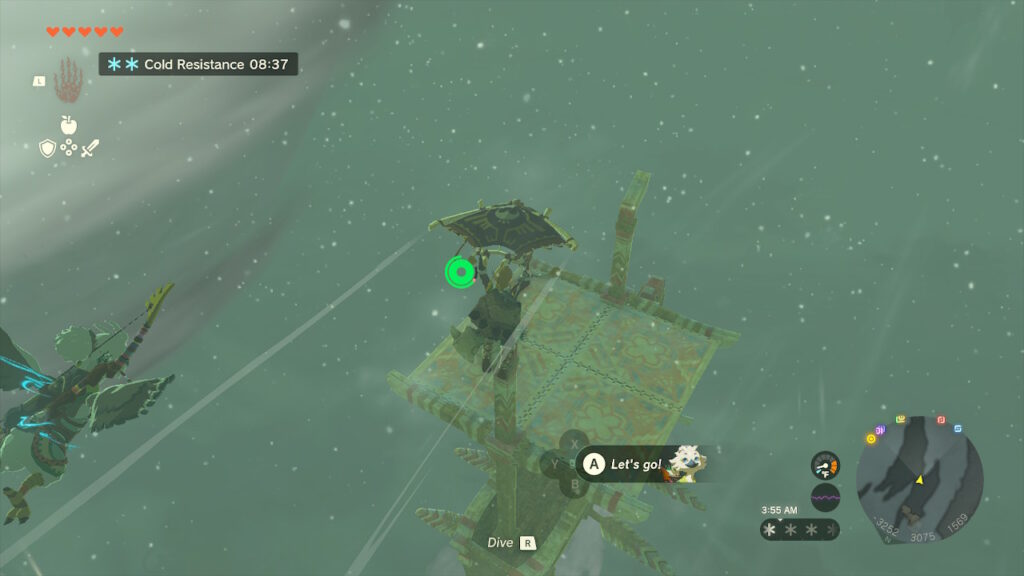Click the Cold Resistance status effect
This screenshot has width=1024, height=576.
point(197,64)
